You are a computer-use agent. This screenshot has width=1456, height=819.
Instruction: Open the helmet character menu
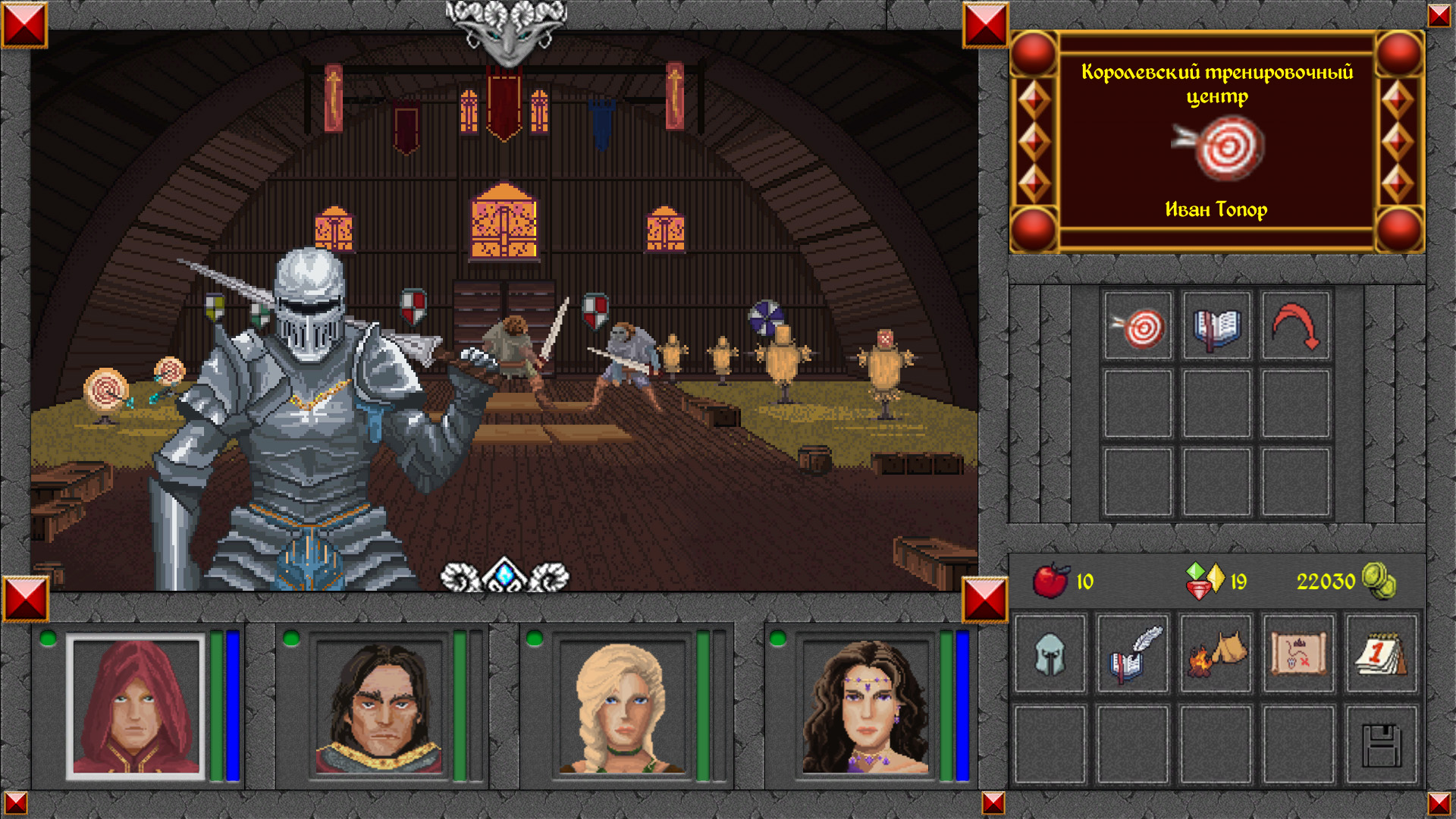[1050, 654]
